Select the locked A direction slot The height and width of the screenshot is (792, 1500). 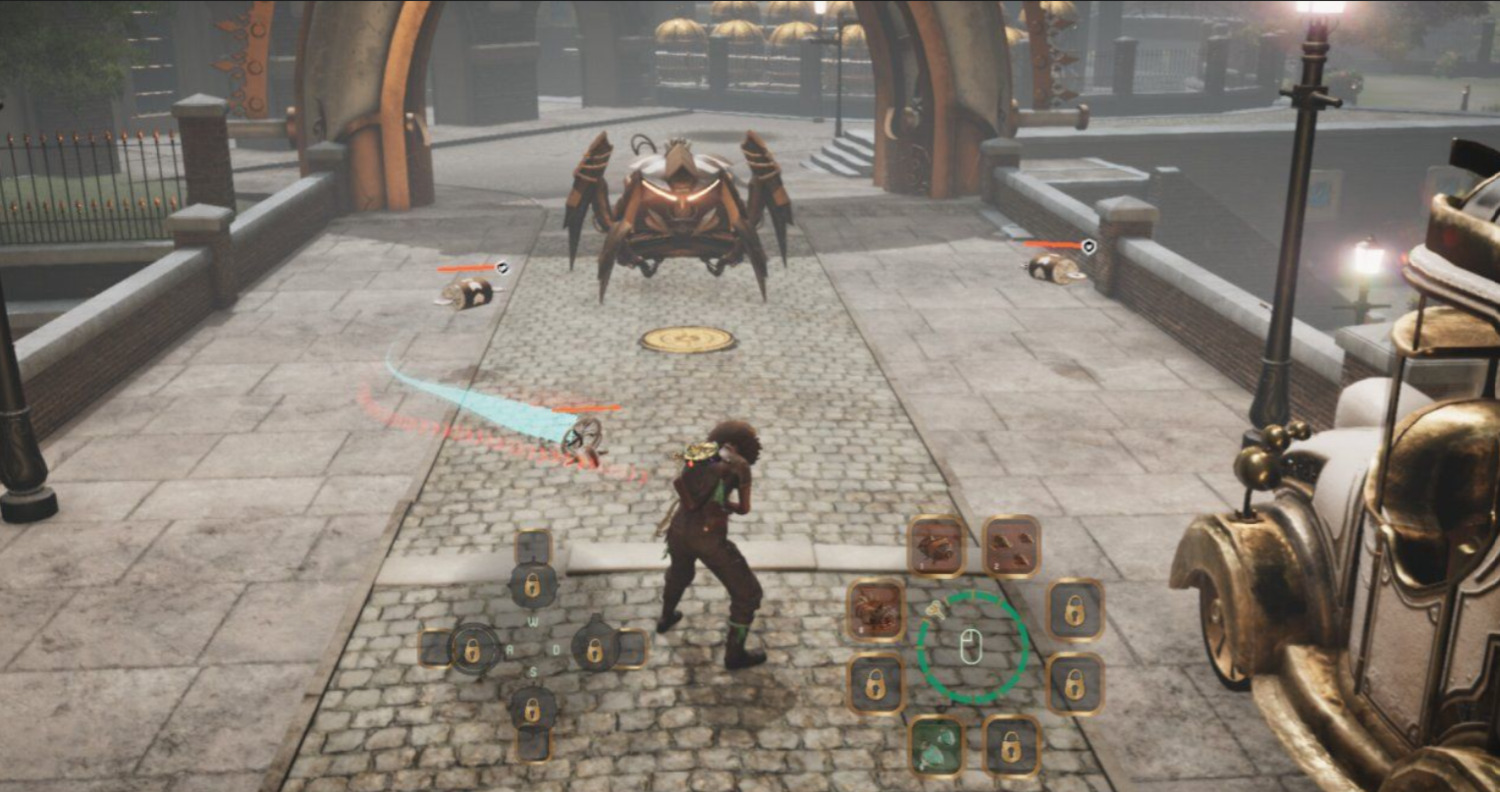(471, 650)
